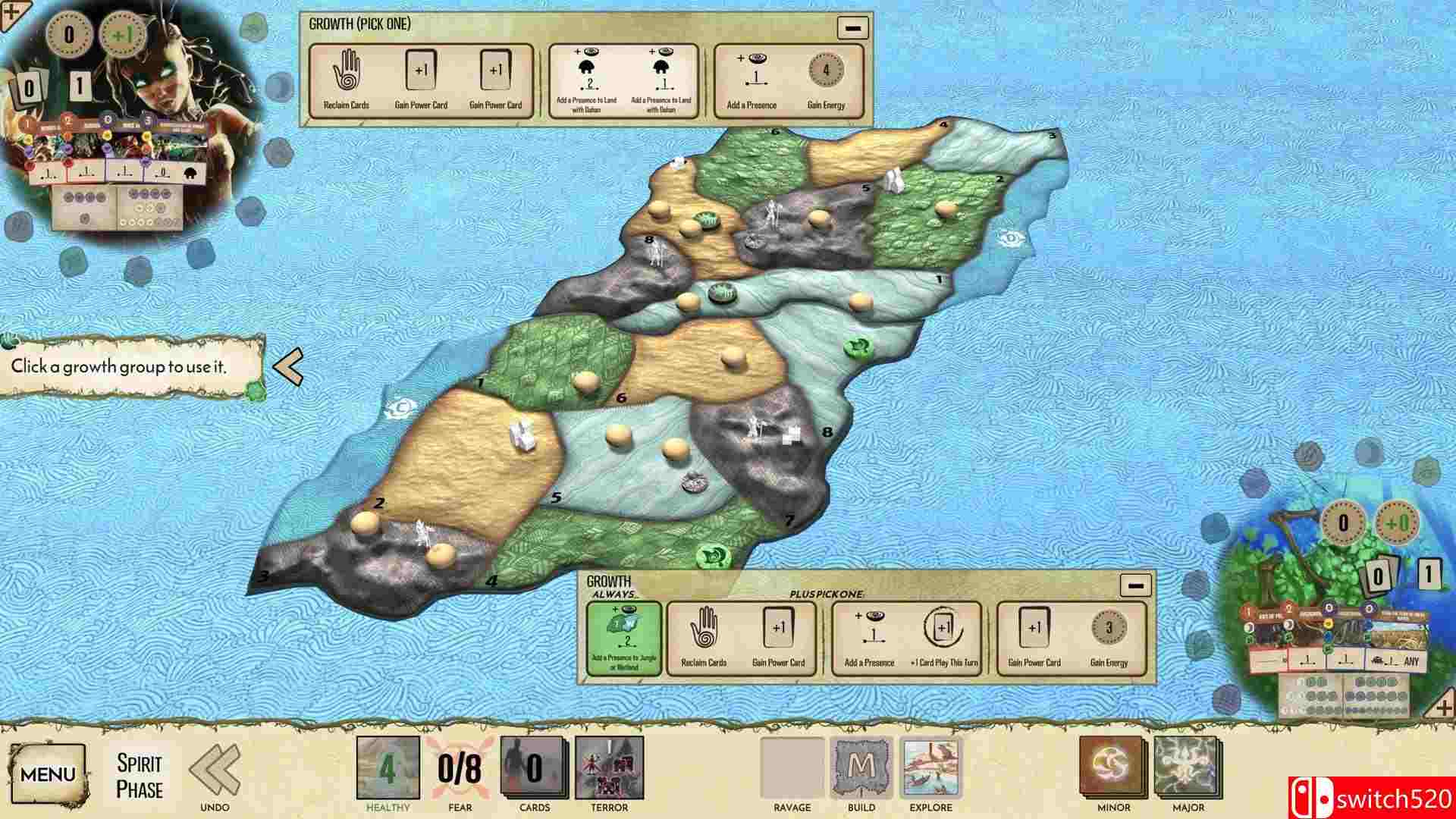Select the Explore invader card icon

(929, 767)
